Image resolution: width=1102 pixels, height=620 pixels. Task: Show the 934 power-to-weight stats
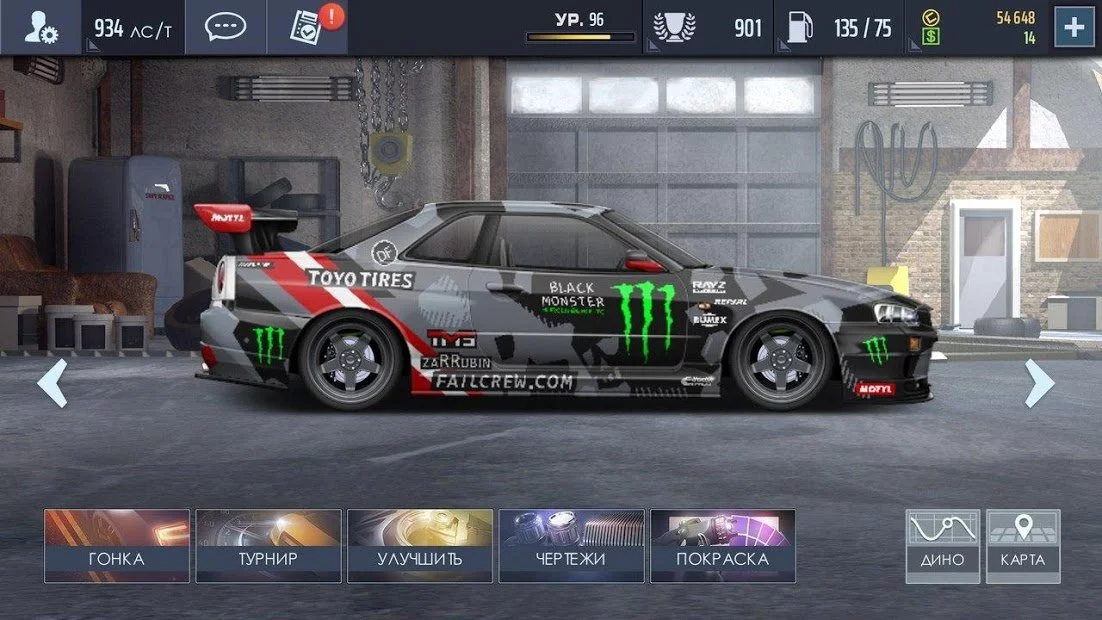click(x=132, y=28)
